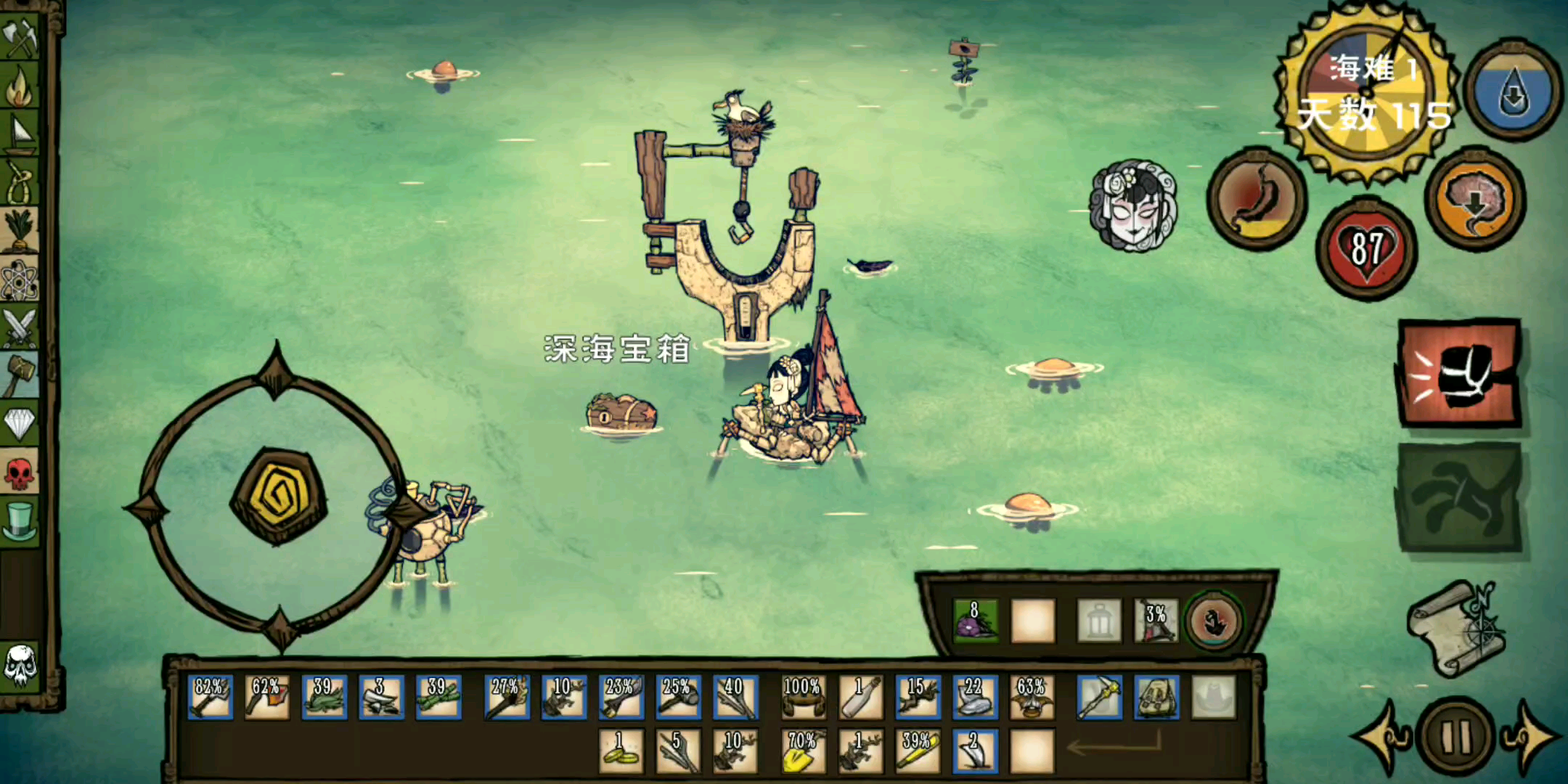Select the gold rings inventory slot

coord(621,751)
